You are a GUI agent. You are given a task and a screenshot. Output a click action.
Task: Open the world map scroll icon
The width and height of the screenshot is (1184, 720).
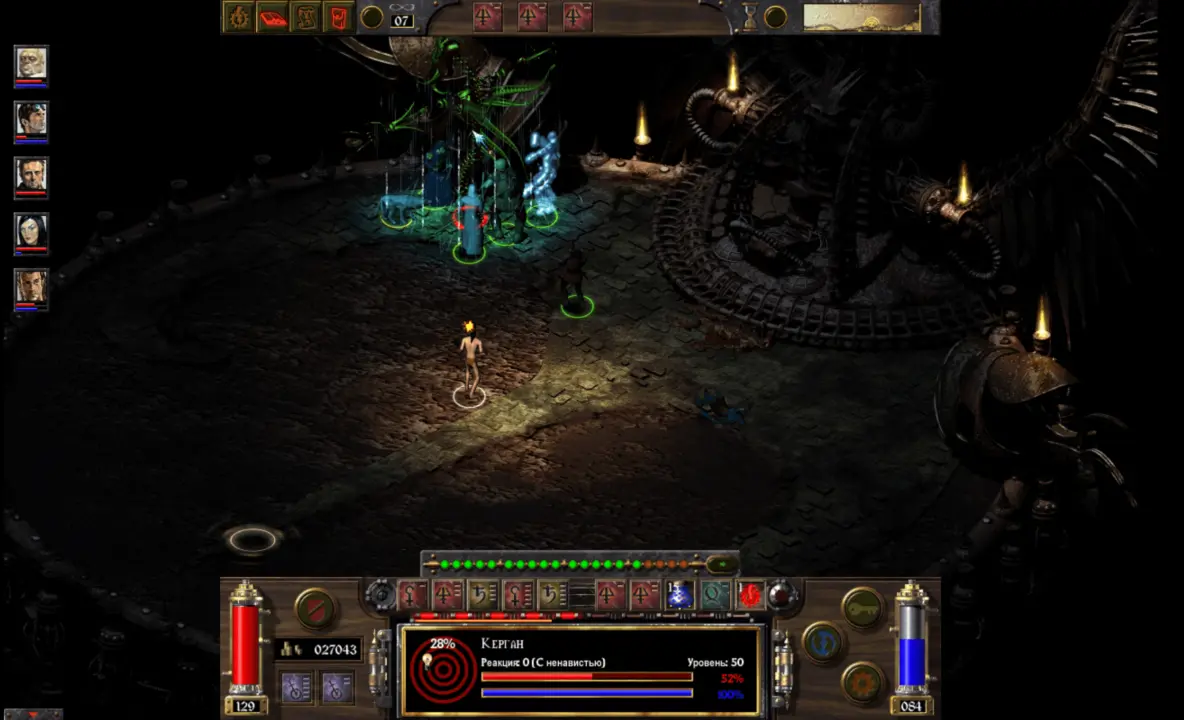pyautogui.click(x=306, y=16)
